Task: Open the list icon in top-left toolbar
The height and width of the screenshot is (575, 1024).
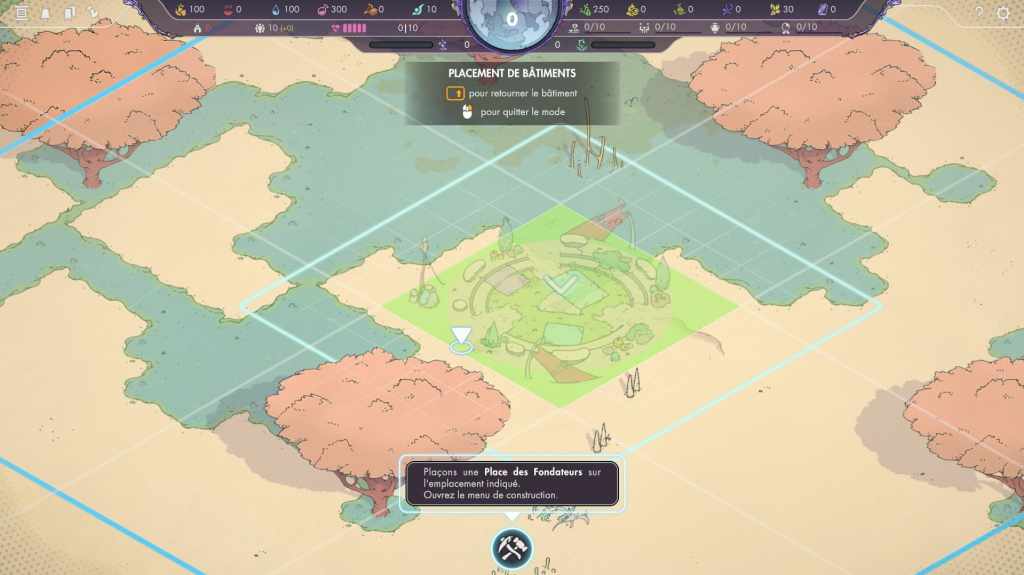Action: point(21,13)
